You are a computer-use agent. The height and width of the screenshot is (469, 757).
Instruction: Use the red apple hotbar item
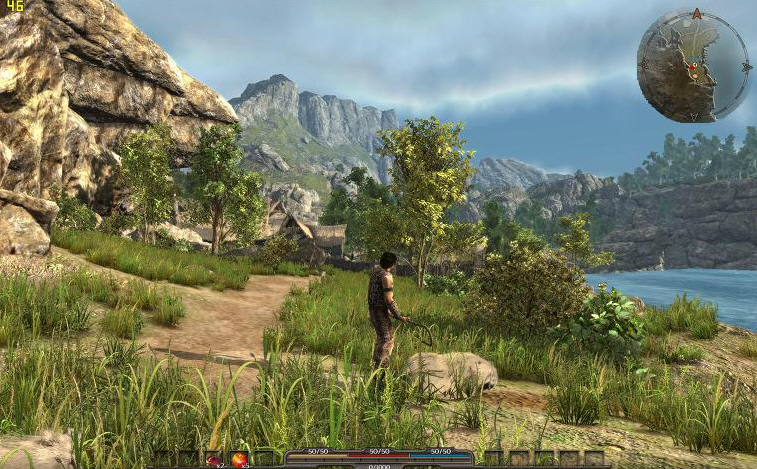[240, 459]
